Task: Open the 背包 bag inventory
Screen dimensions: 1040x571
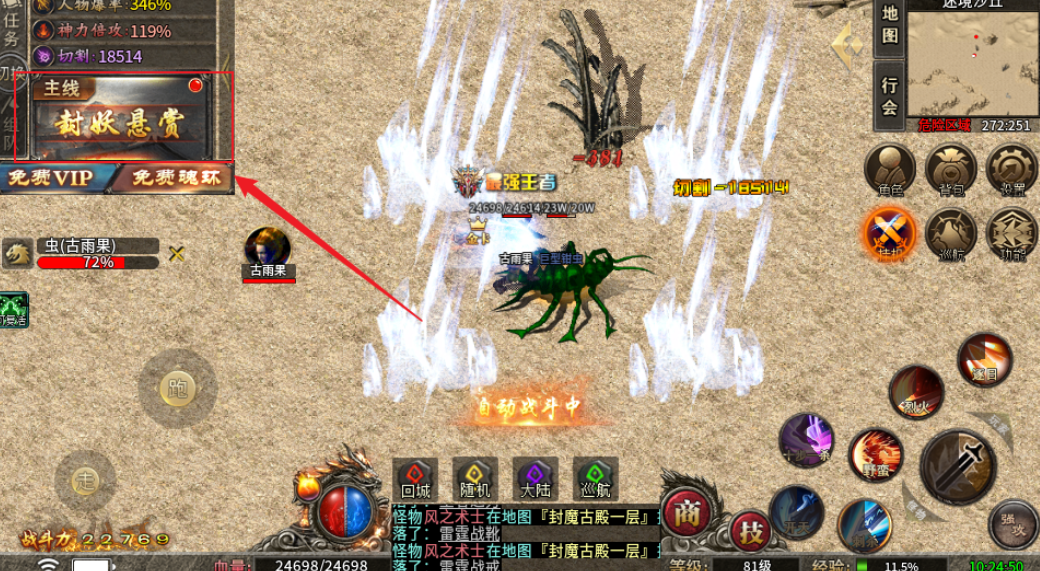Action: [x=950, y=168]
